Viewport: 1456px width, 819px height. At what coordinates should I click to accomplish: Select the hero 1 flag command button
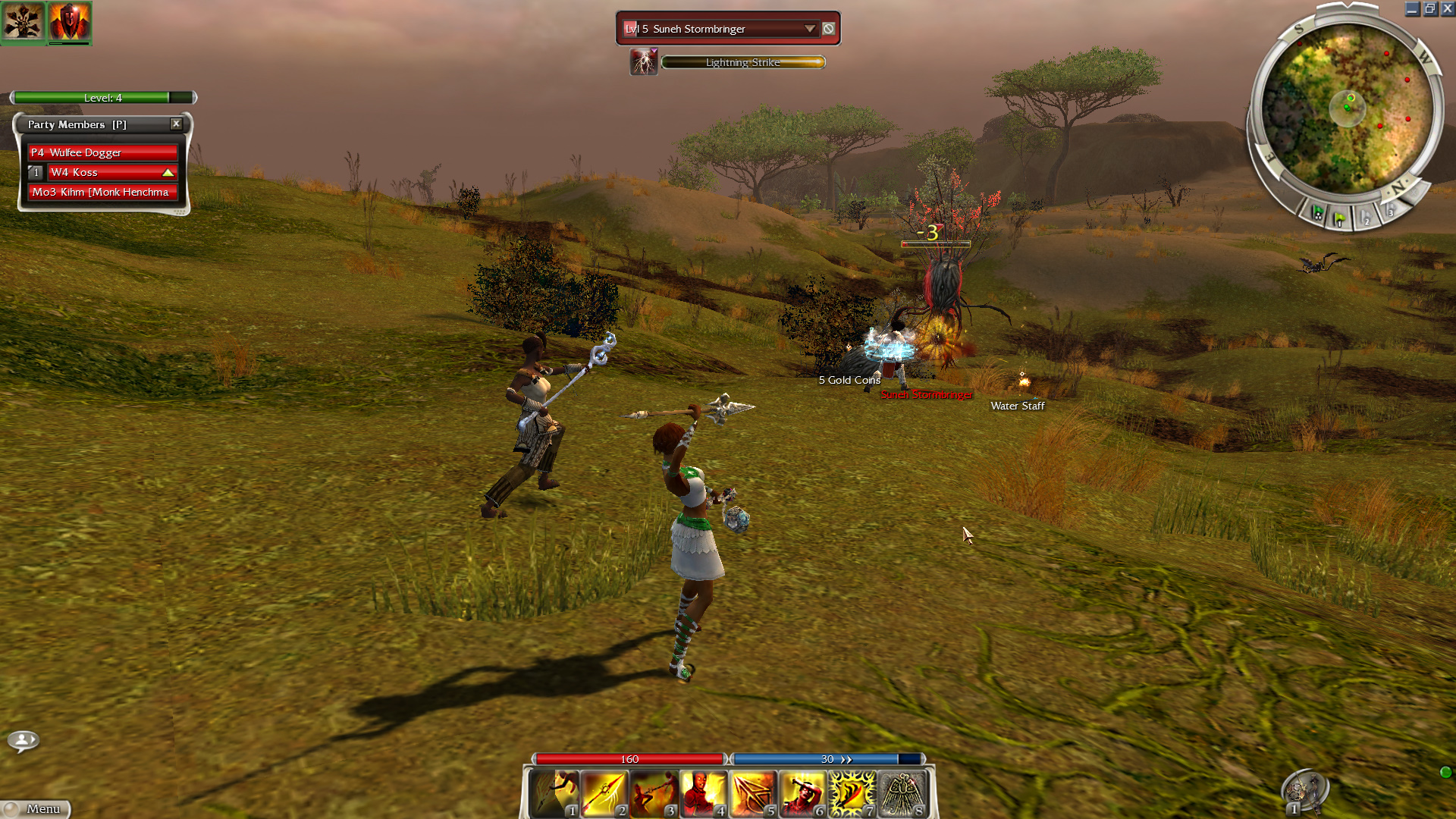[1340, 219]
